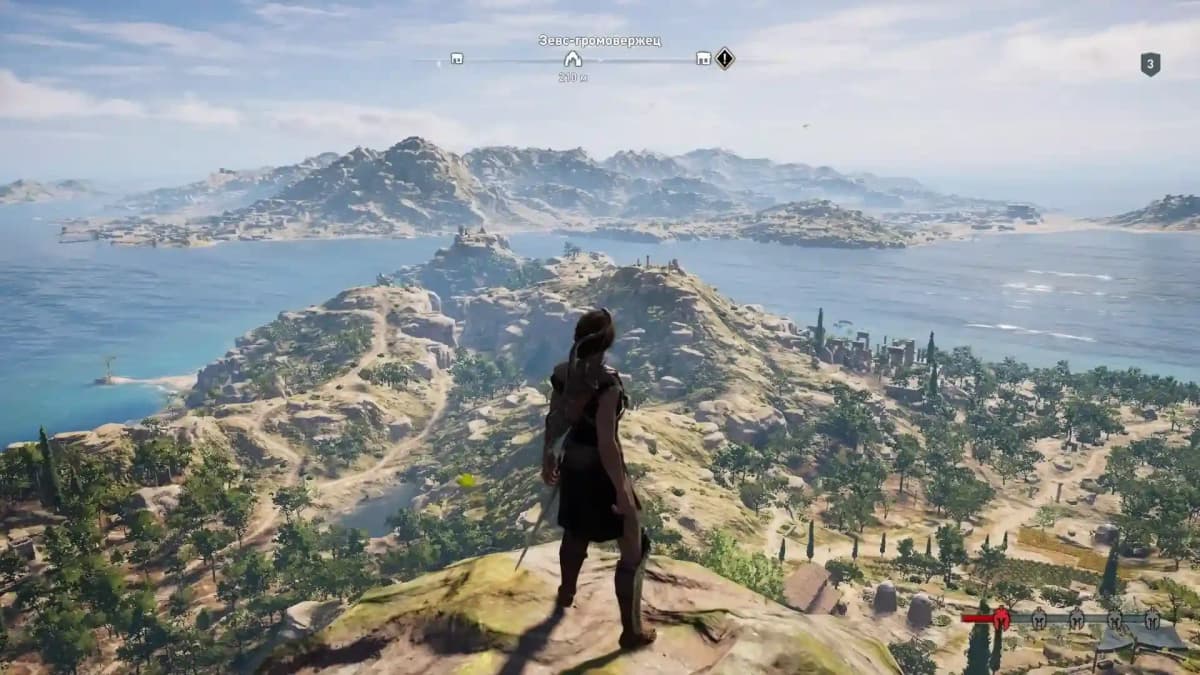The width and height of the screenshot is (1200, 675).
Task: Select the exclamation quest marker on the compass
Action: (x=725, y=58)
